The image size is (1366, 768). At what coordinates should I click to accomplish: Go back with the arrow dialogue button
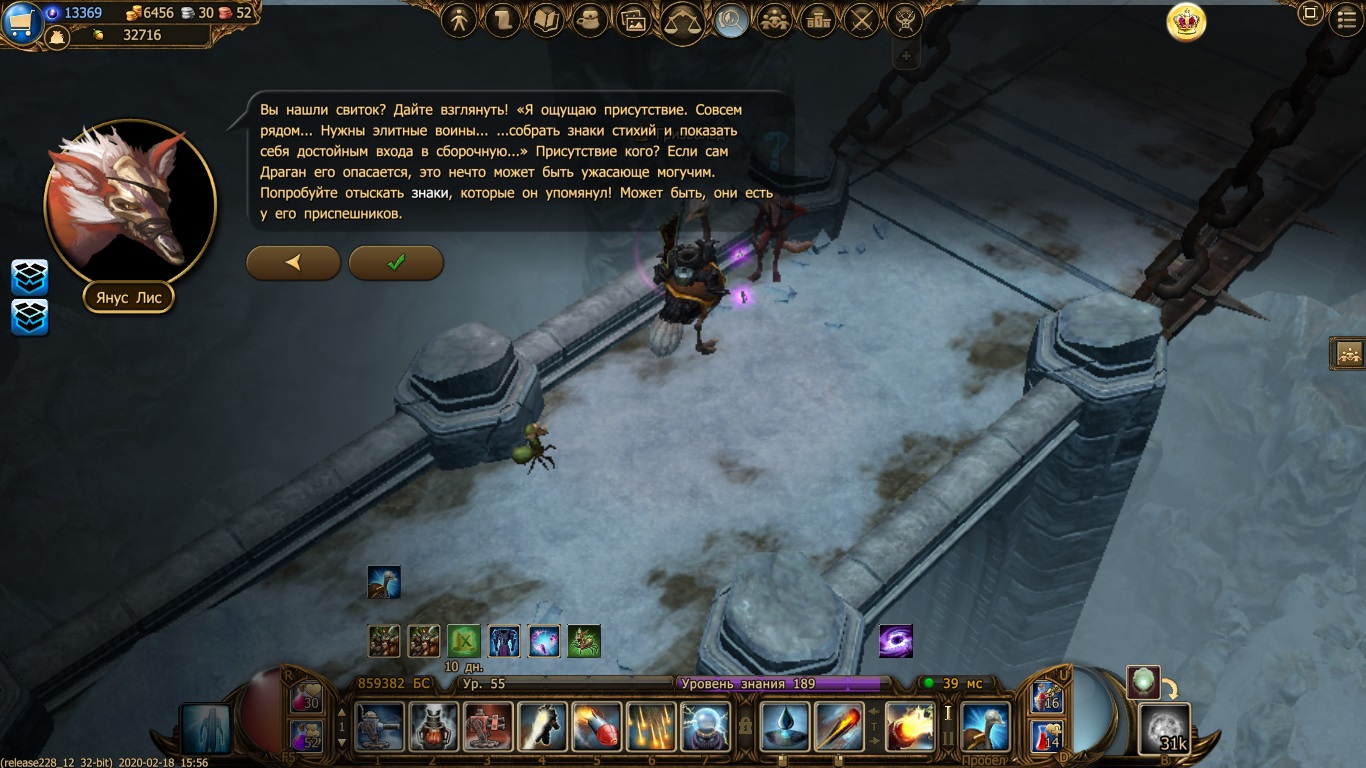pyautogui.click(x=293, y=262)
